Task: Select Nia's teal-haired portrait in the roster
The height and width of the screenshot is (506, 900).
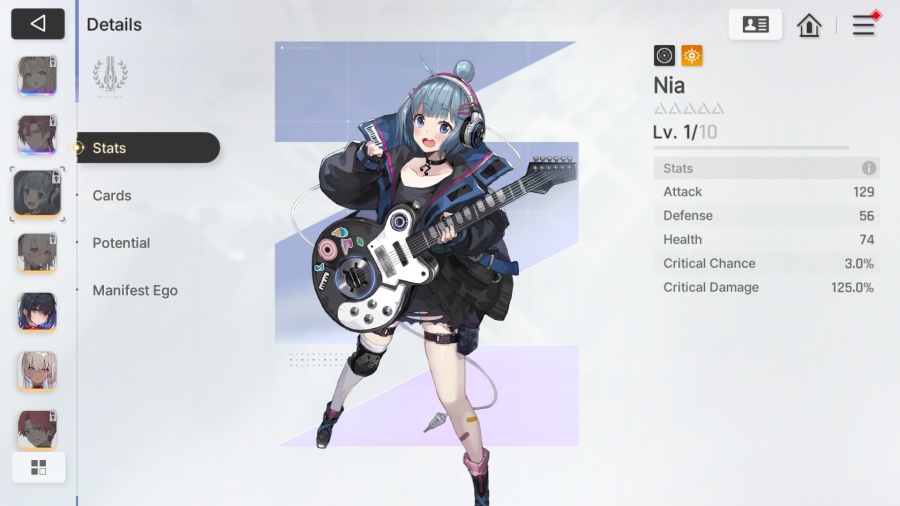Action: click(37, 193)
